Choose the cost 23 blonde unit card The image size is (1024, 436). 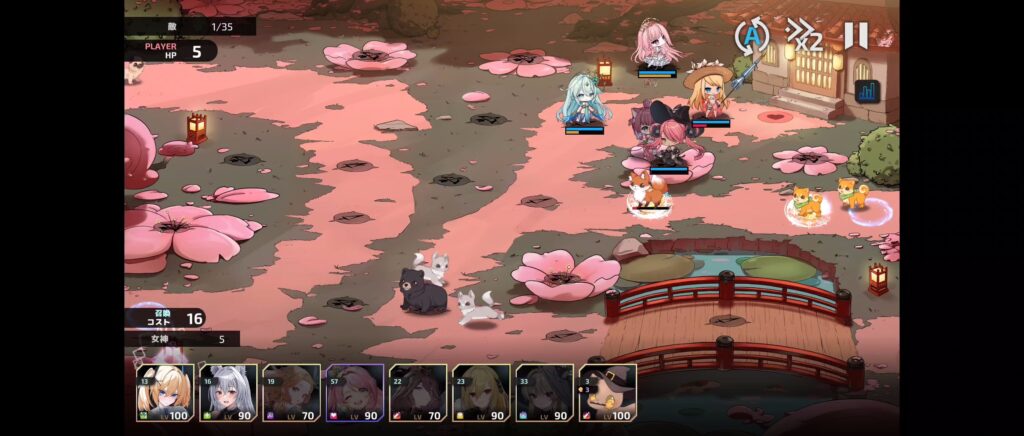point(481,392)
